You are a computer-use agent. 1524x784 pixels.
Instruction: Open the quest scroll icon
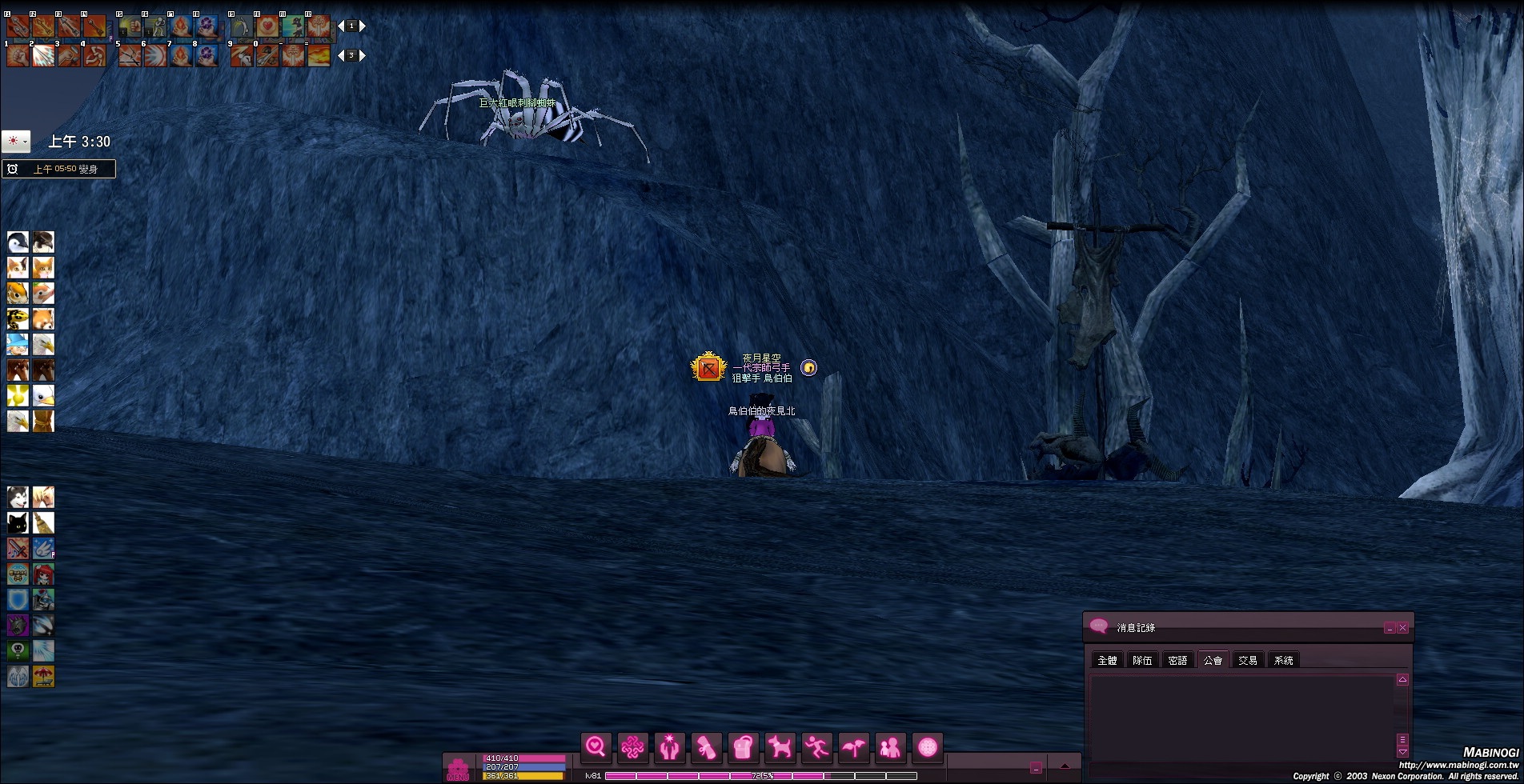706,747
